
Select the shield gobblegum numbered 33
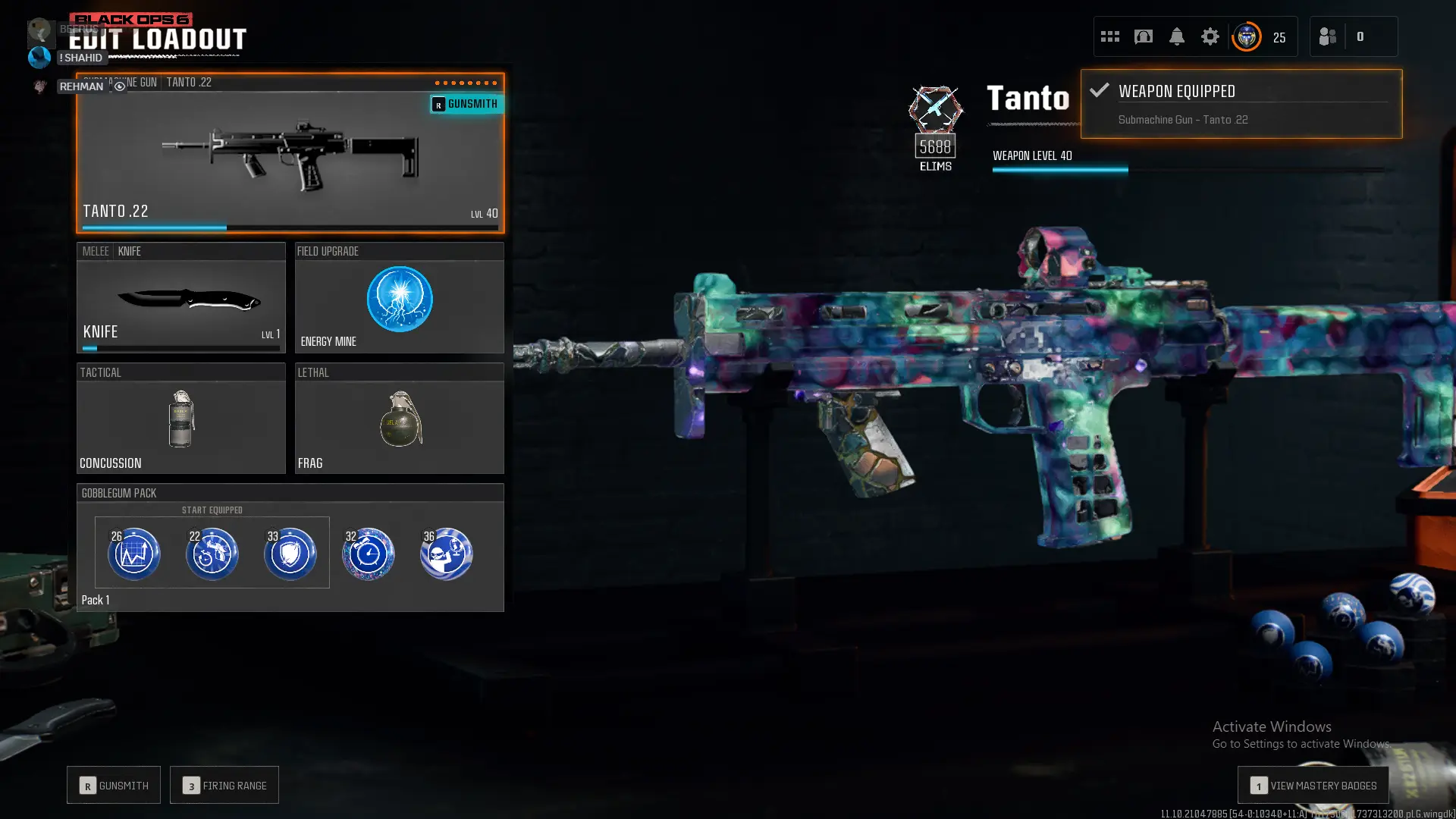(291, 554)
